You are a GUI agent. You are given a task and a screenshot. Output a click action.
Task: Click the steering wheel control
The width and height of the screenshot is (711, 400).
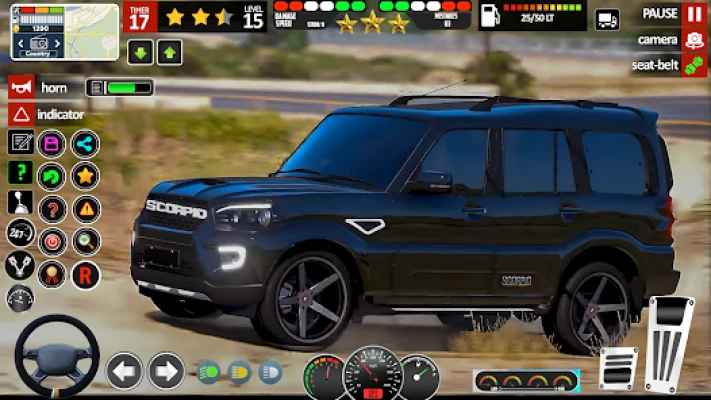point(55,356)
